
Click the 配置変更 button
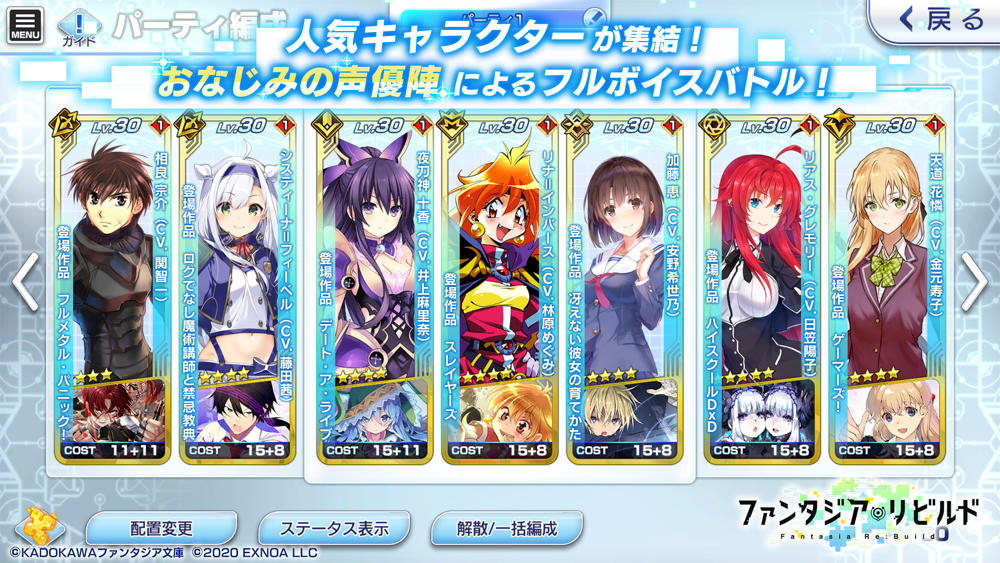161,528
